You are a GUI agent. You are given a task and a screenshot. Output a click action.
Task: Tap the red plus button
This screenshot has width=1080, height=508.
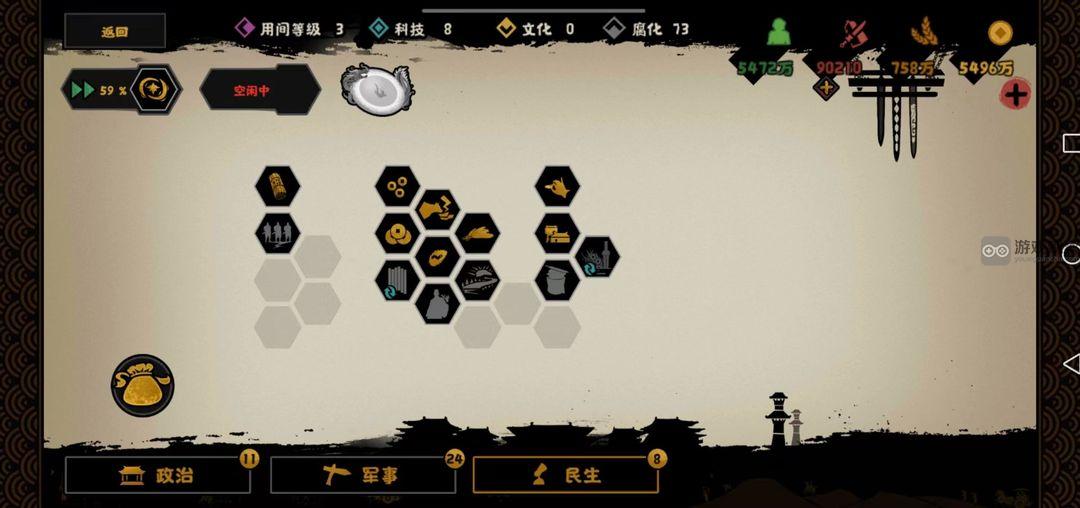tap(1015, 94)
